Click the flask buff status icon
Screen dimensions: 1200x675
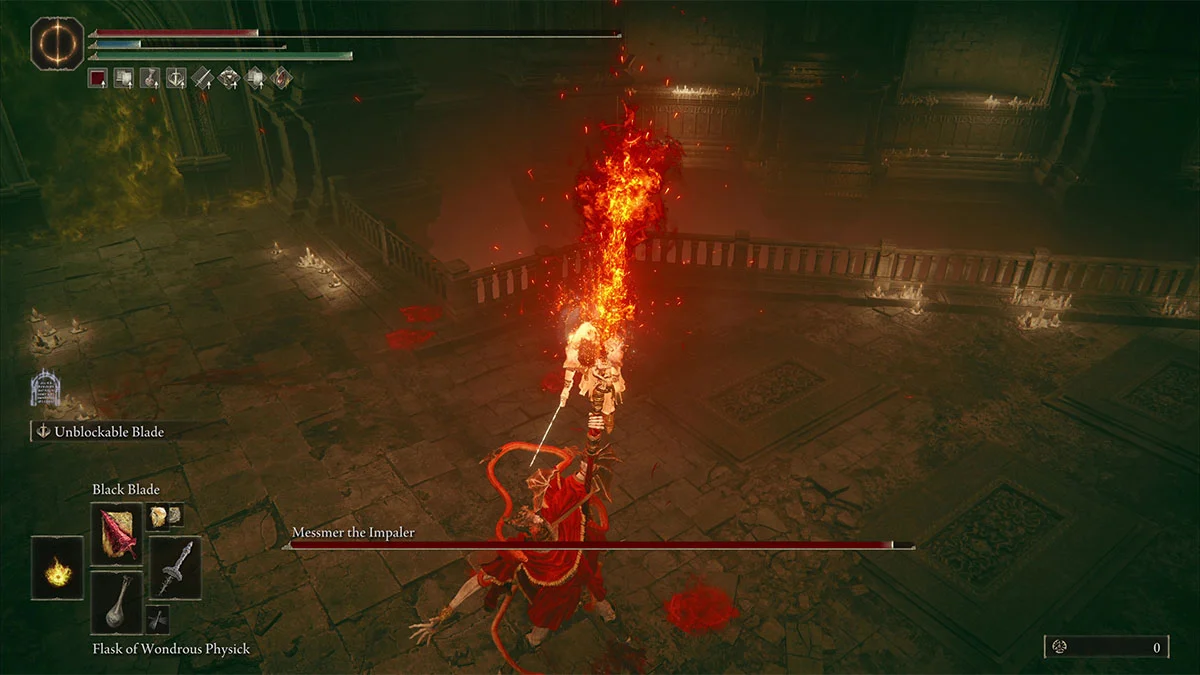(150, 77)
